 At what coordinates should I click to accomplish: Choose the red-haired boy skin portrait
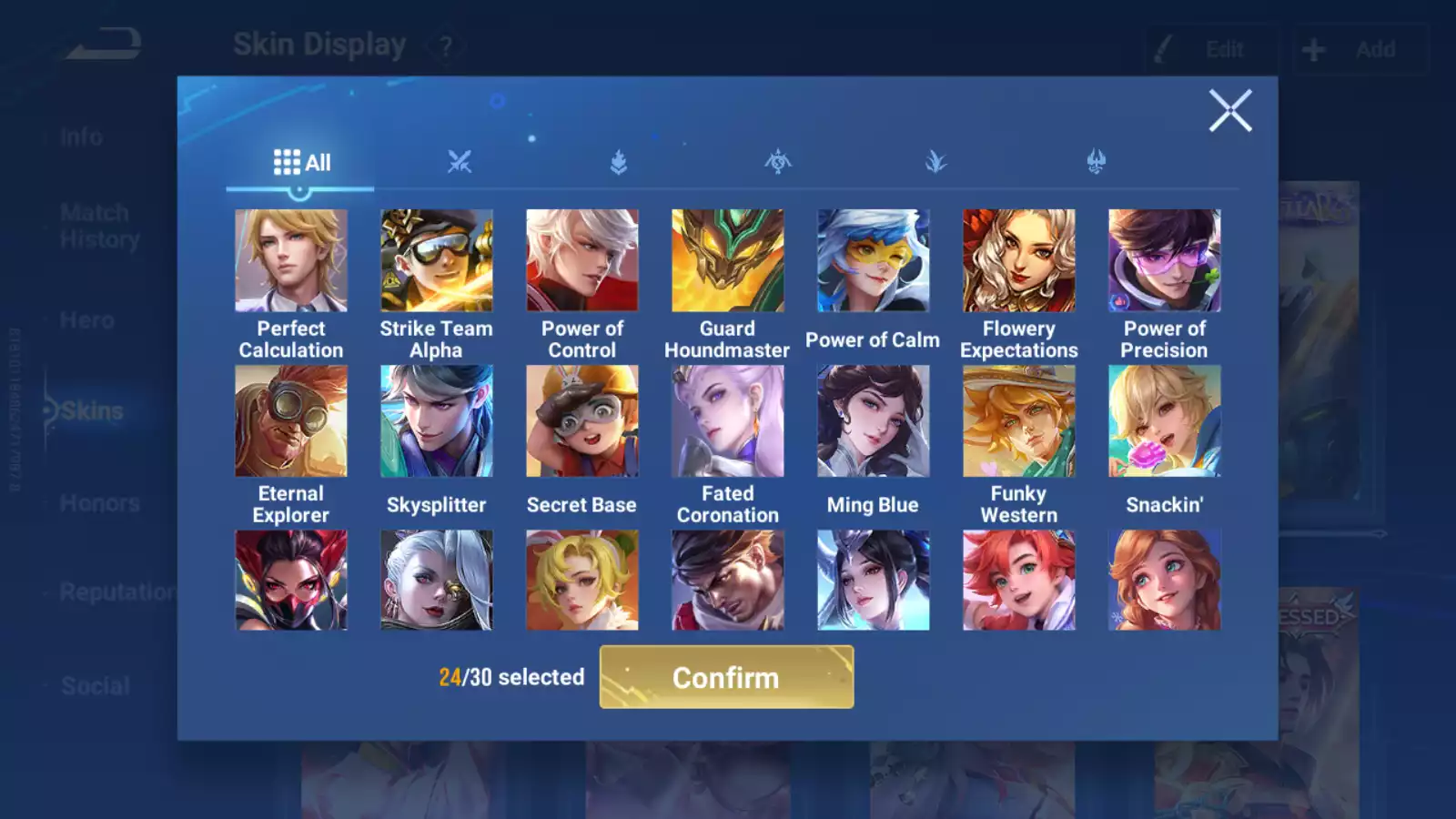pos(1019,581)
